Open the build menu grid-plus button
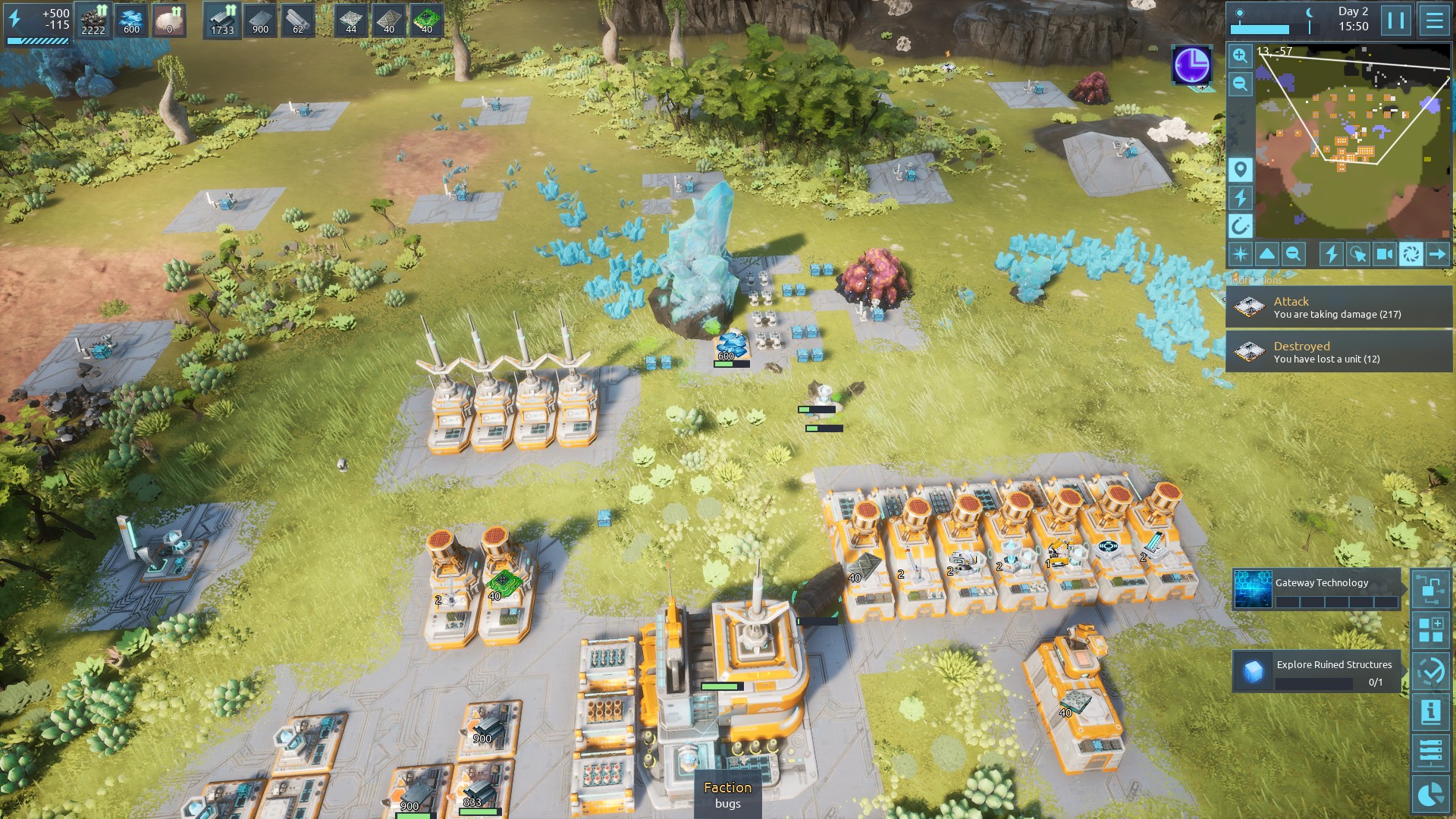This screenshot has width=1456, height=819. [1430, 630]
